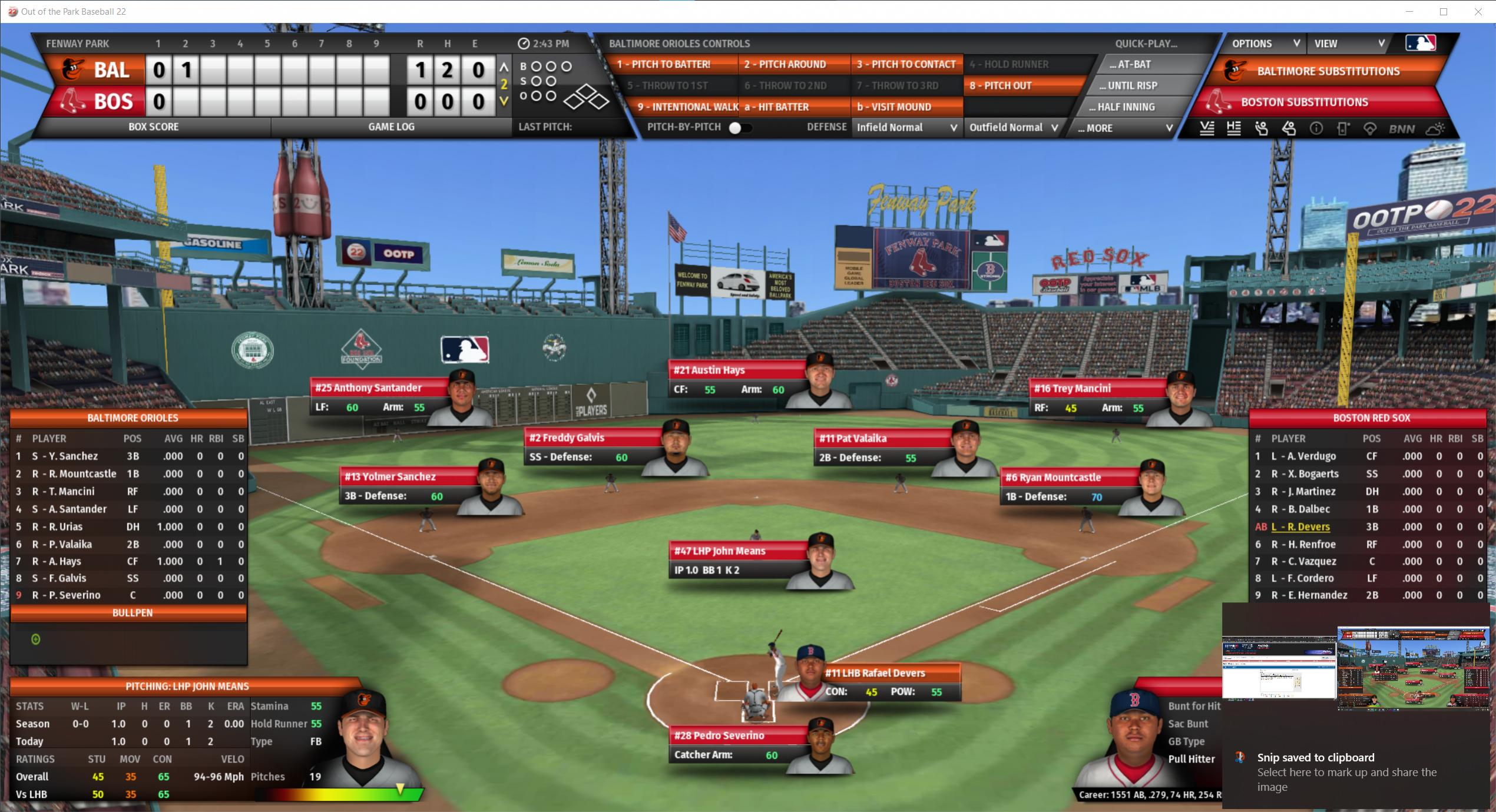The height and width of the screenshot is (812, 1496).
Task: Quick-play the At-Bat
Action: point(1129,64)
